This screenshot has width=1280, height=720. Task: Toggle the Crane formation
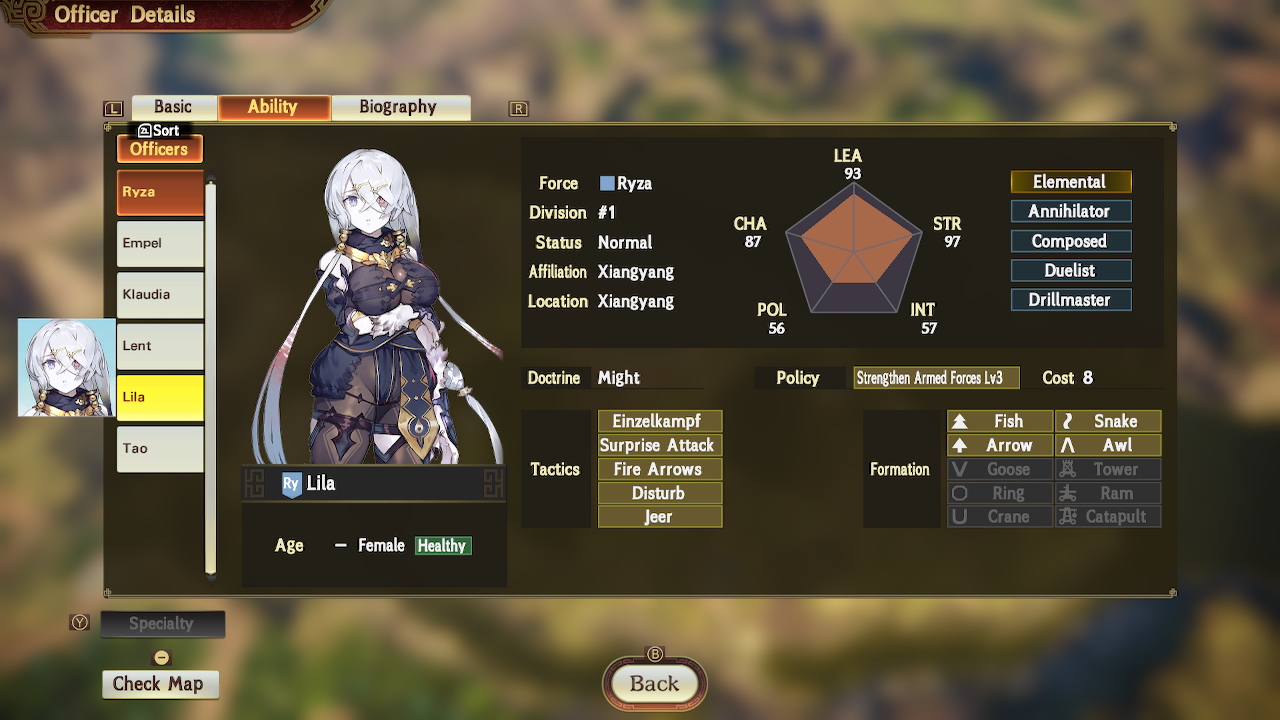click(999, 517)
